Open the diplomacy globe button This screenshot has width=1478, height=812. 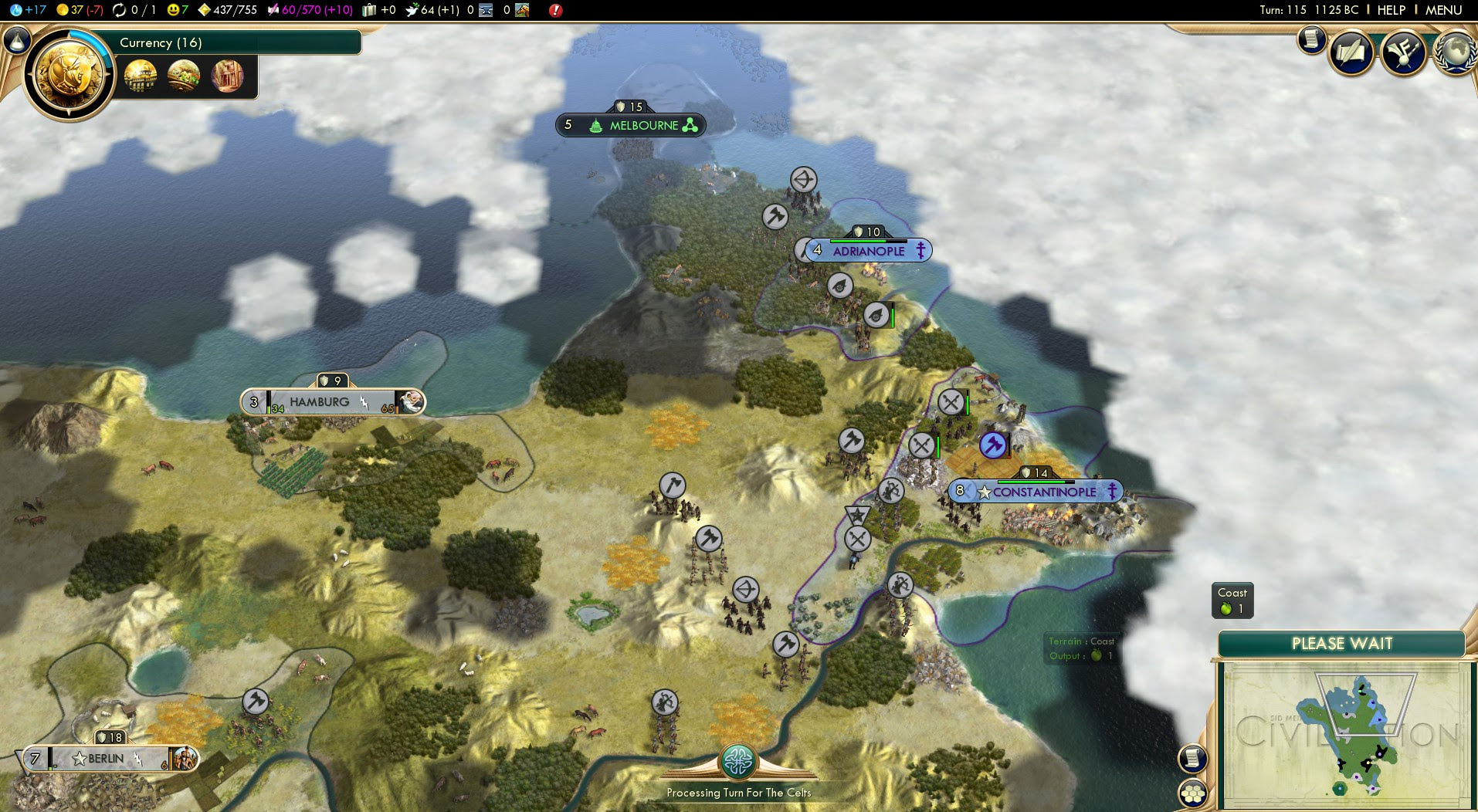pos(1455,52)
